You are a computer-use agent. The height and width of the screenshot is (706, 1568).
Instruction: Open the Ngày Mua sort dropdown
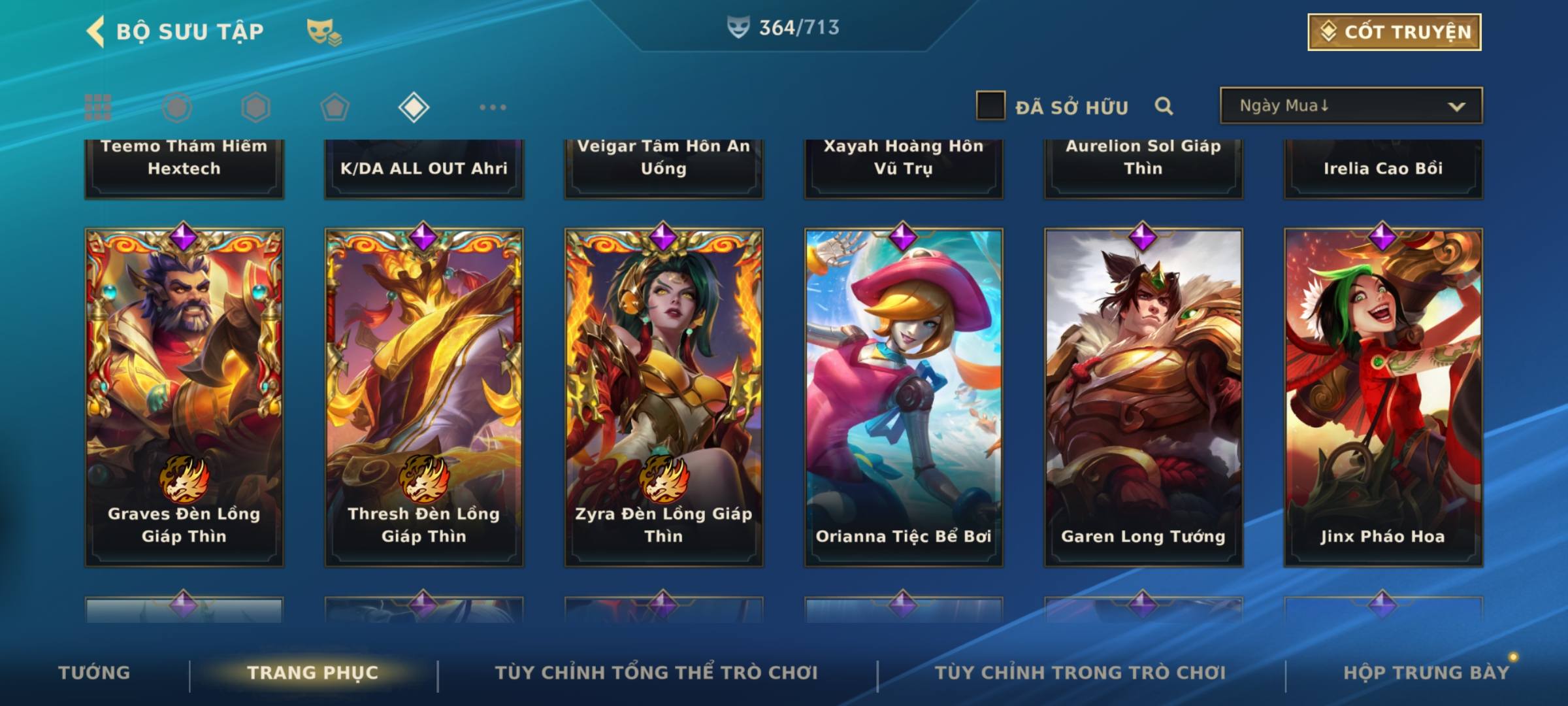(1350, 106)
